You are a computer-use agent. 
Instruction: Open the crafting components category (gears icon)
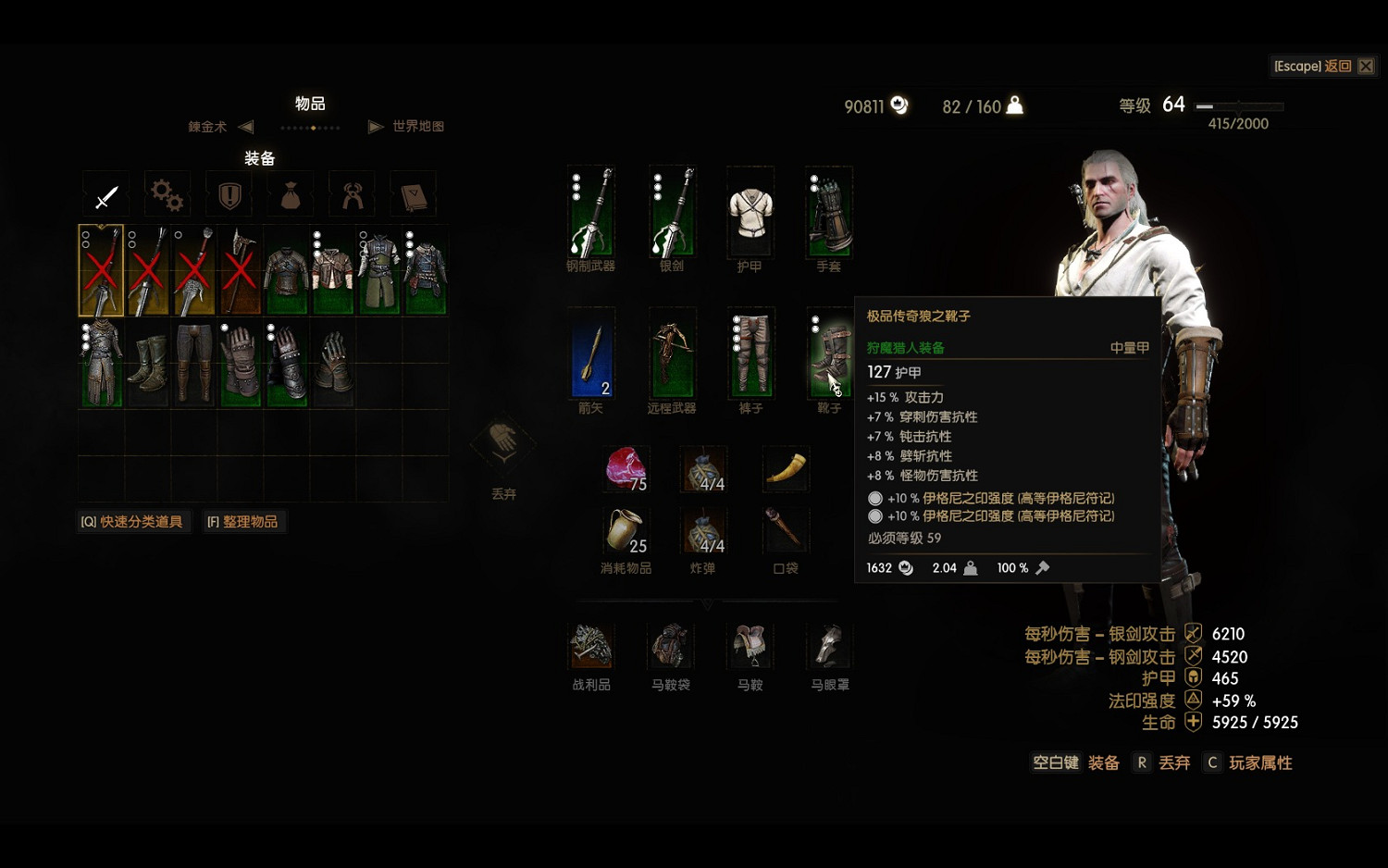[x=167, y=194]
